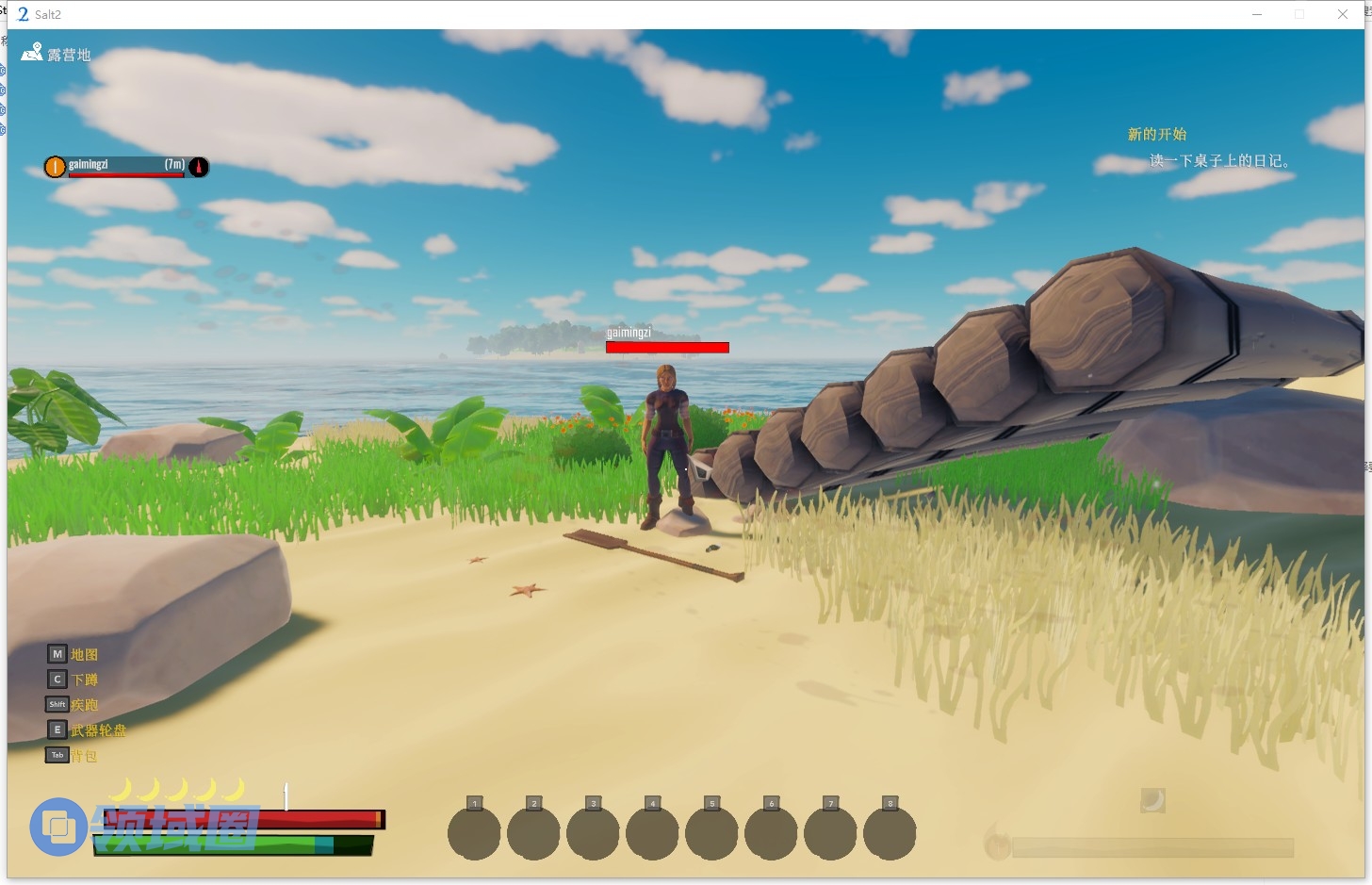This screenshot has height=885, width=1372.
Task: Open the 新的开始 quest objective tracker
Action: (1157, 134)
